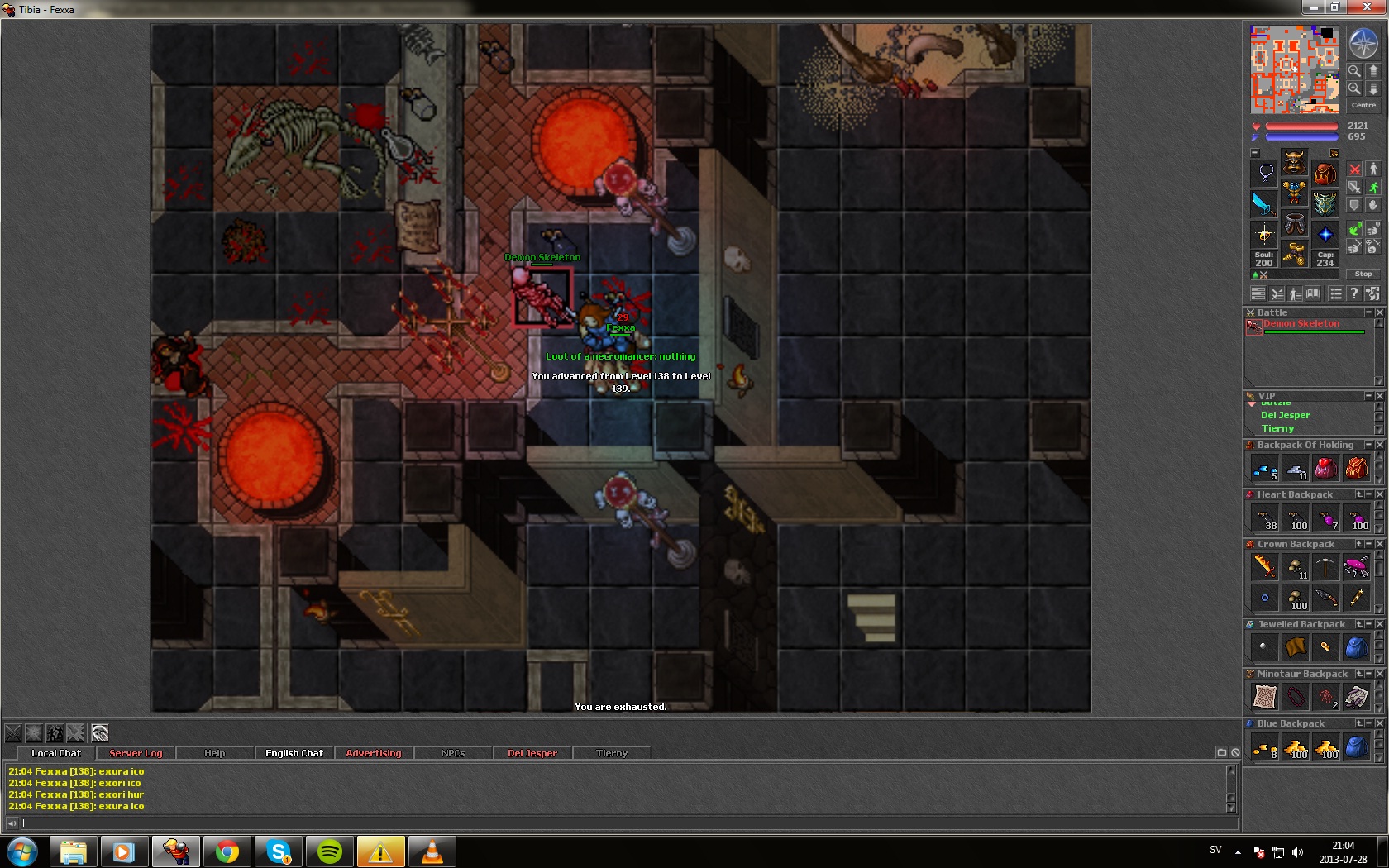
Task: Click the compass rose beside the minimap
Action: point(1363,42)
